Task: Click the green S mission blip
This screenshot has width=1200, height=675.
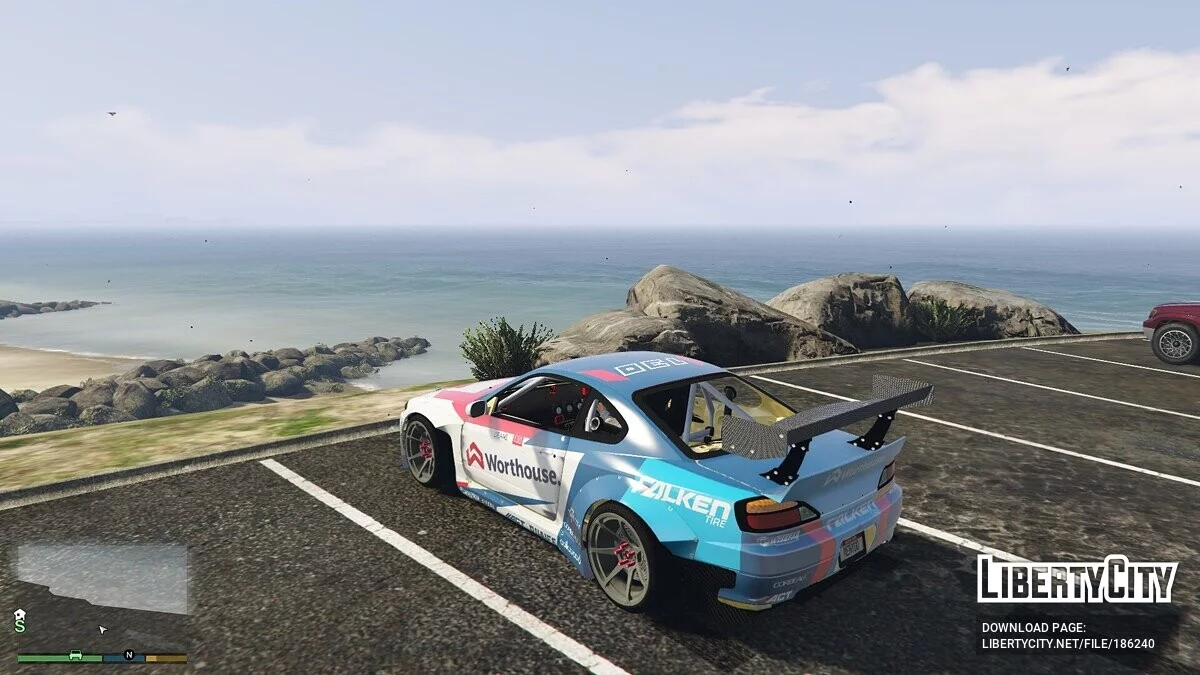Action: click(19, 626)
